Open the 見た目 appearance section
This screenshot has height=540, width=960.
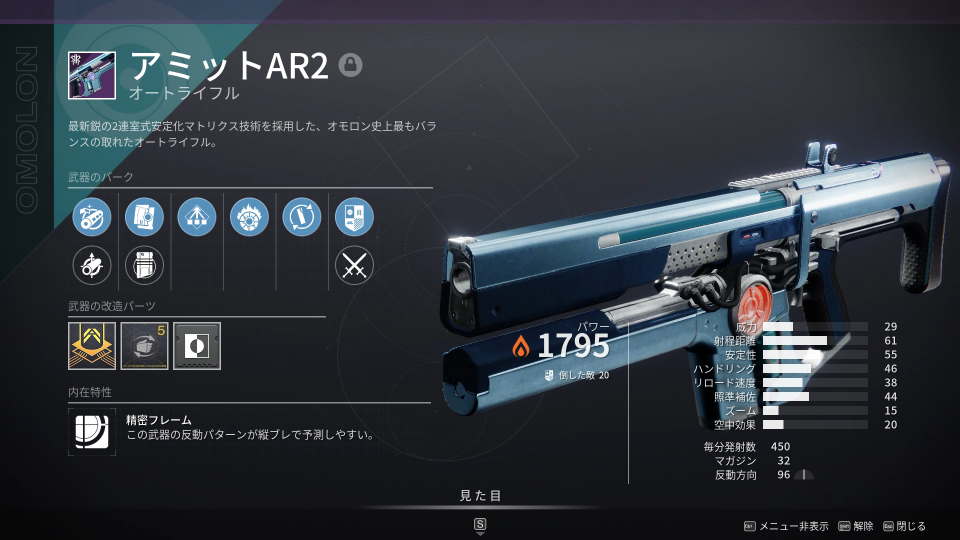(x=480, y=496)
